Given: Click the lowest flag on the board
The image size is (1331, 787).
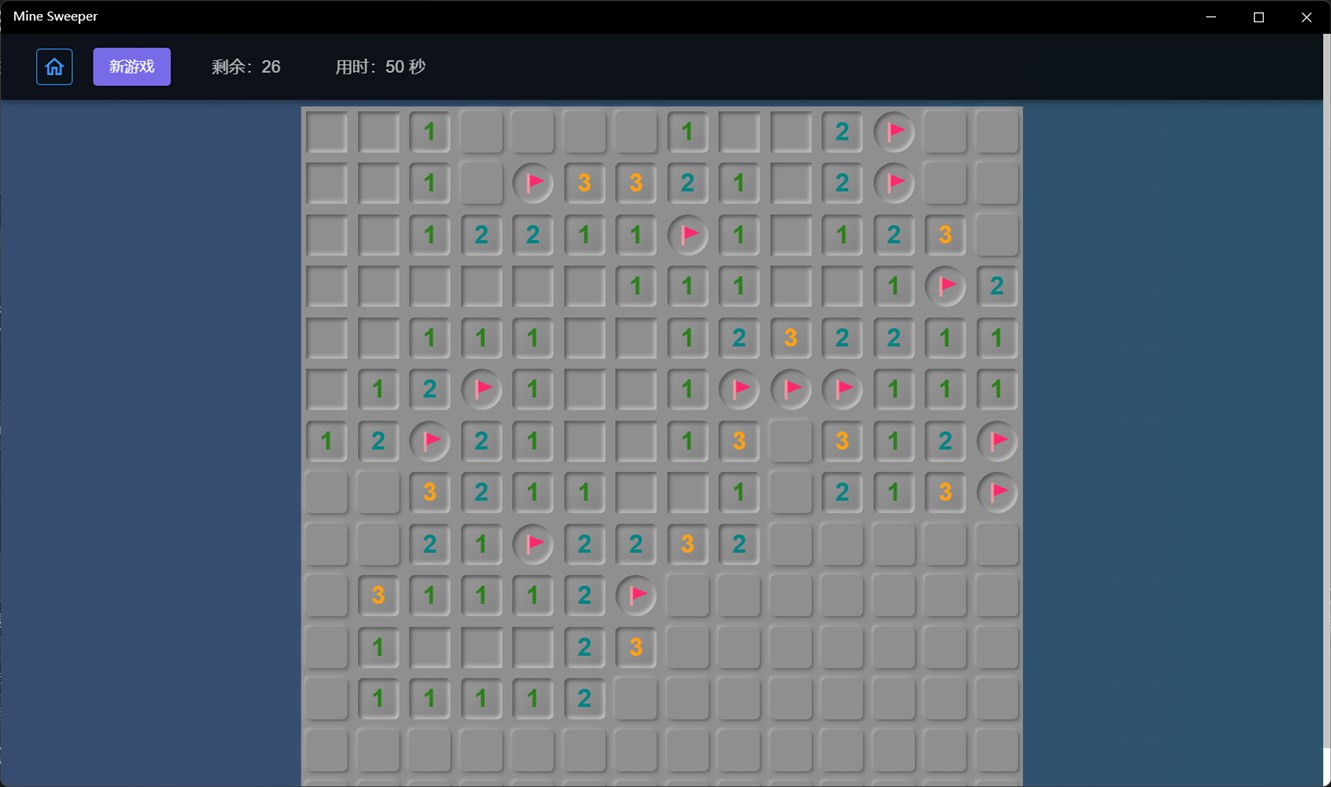Looking at the screenshot, I should pyautogui.click(x=636, y=595).
